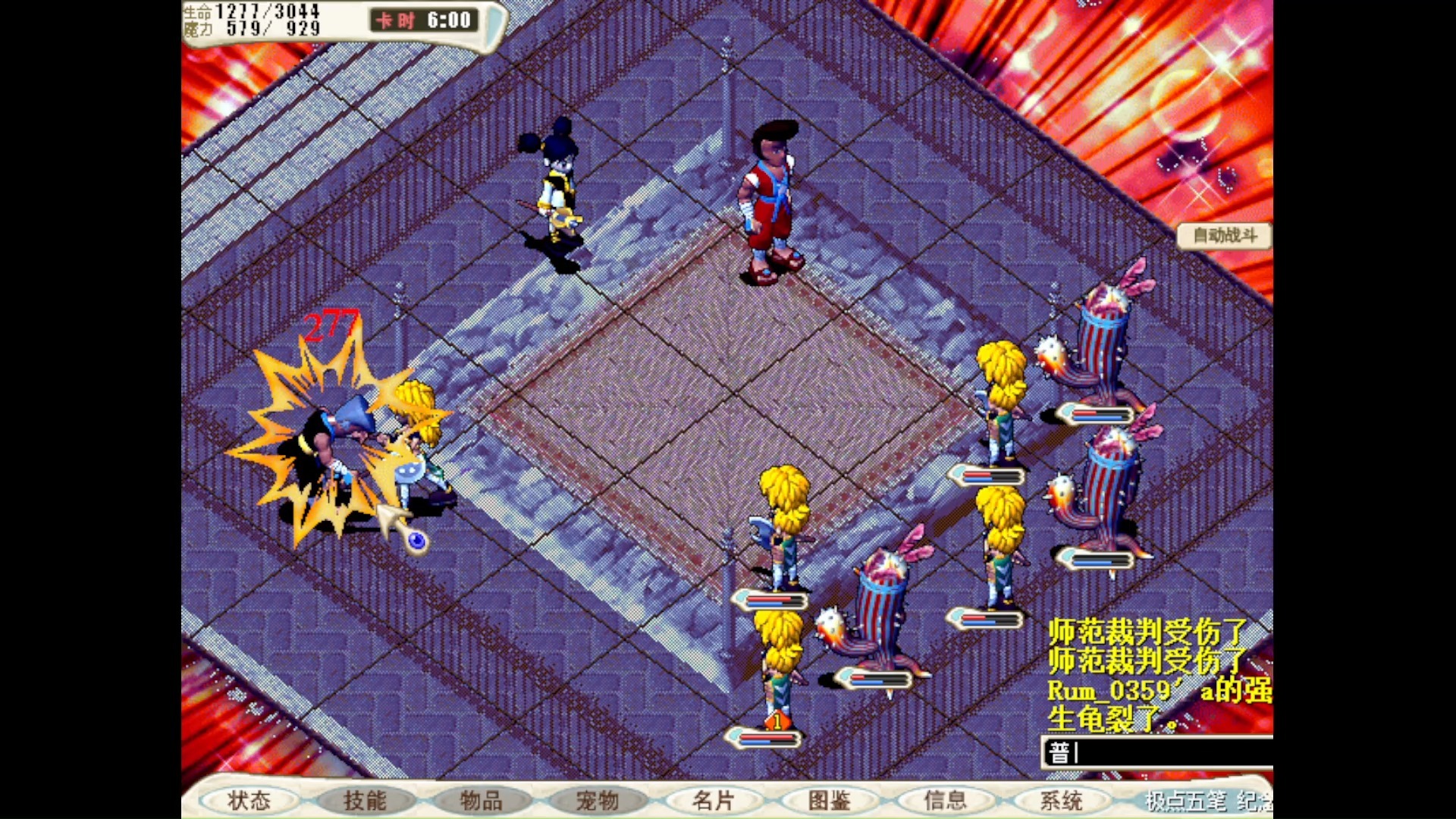This screenshot has width=1456, height=819.
Task: Open the 宠物 pets panel
Action: coord(598,801)
